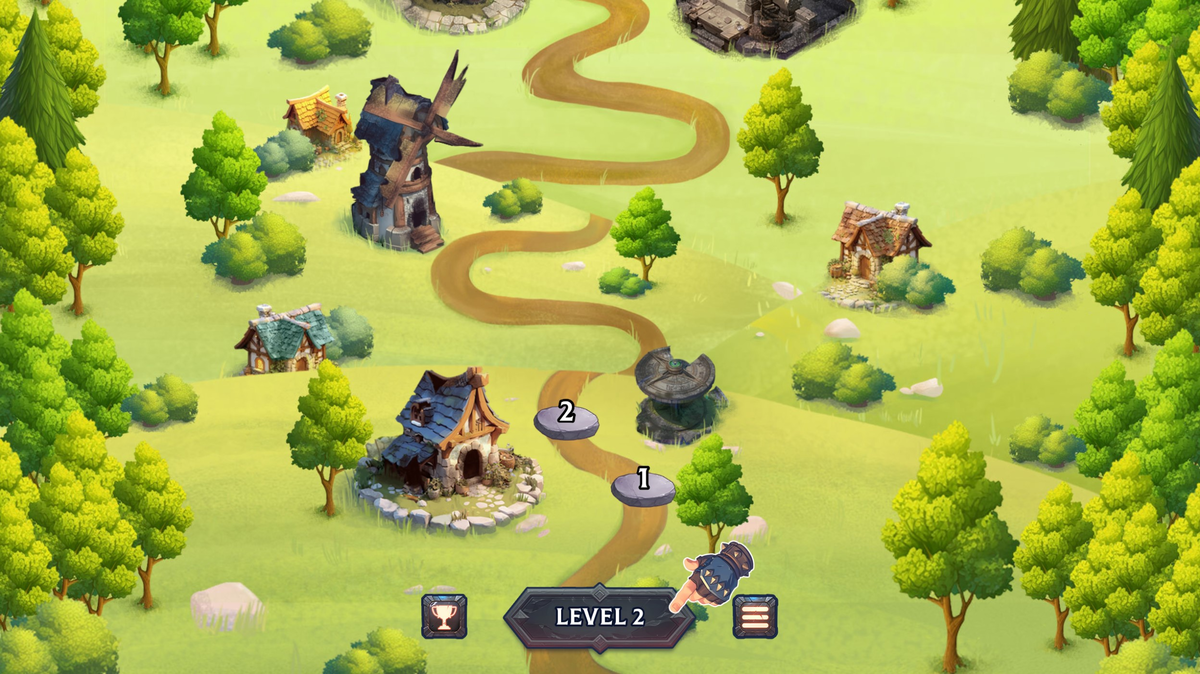Open the three-line hamburger menu

[x=755, y=616]
